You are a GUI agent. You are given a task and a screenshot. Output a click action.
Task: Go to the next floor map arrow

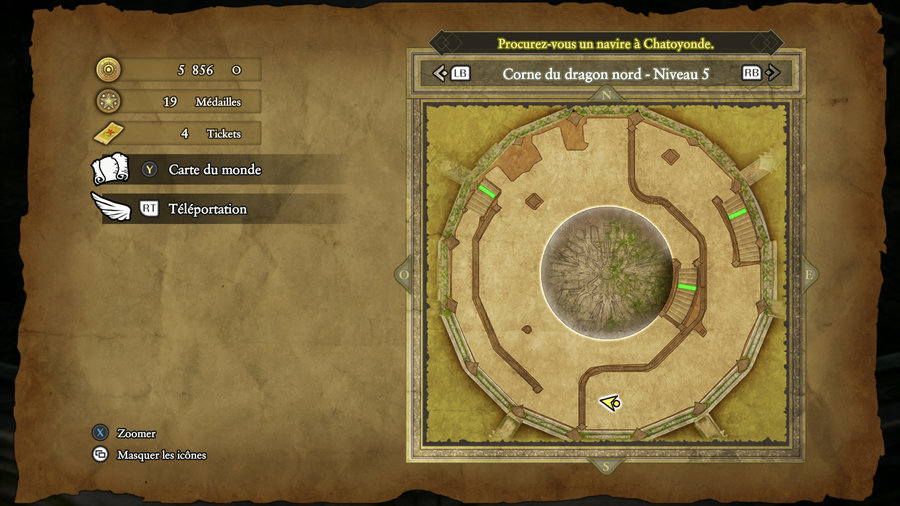click(x=774, y=73)
